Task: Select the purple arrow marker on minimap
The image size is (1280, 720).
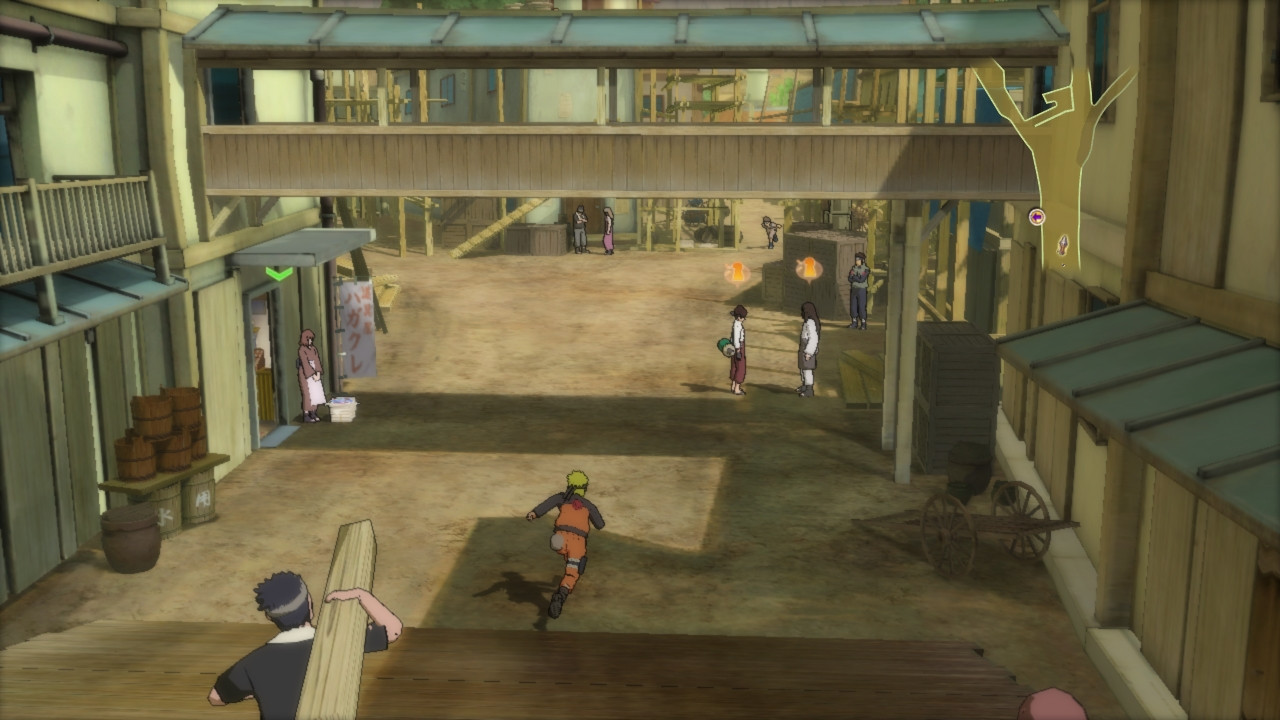Action: click(x=1036, y=216)
